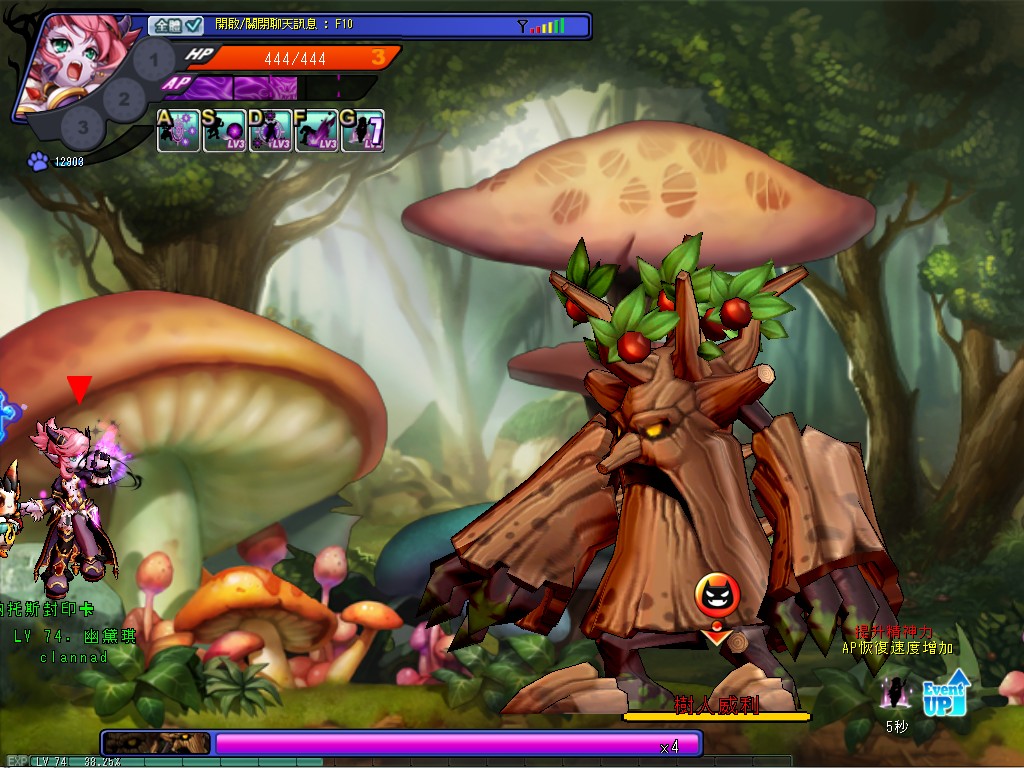Select character slot 1 circle
The width and height of the screenshot is (1024, 768).
pyautogui.click(x=153, y=61)
